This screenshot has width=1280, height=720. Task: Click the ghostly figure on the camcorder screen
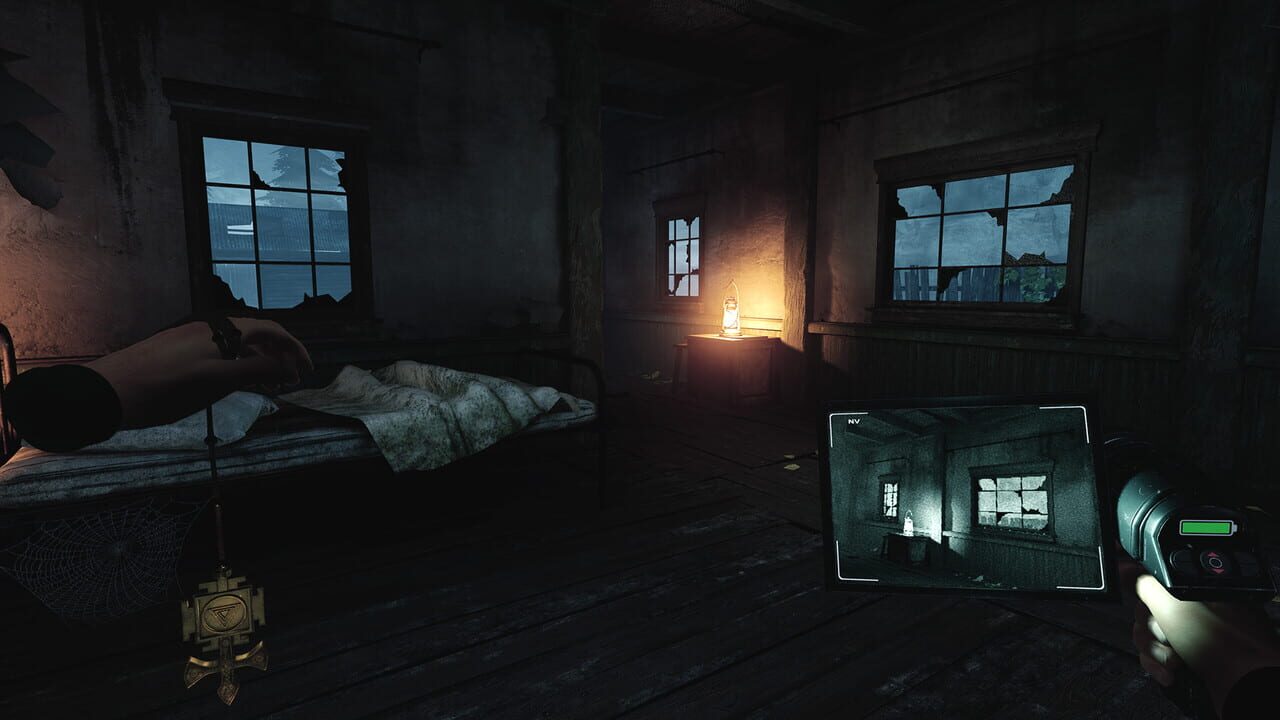tap(909, 521)
